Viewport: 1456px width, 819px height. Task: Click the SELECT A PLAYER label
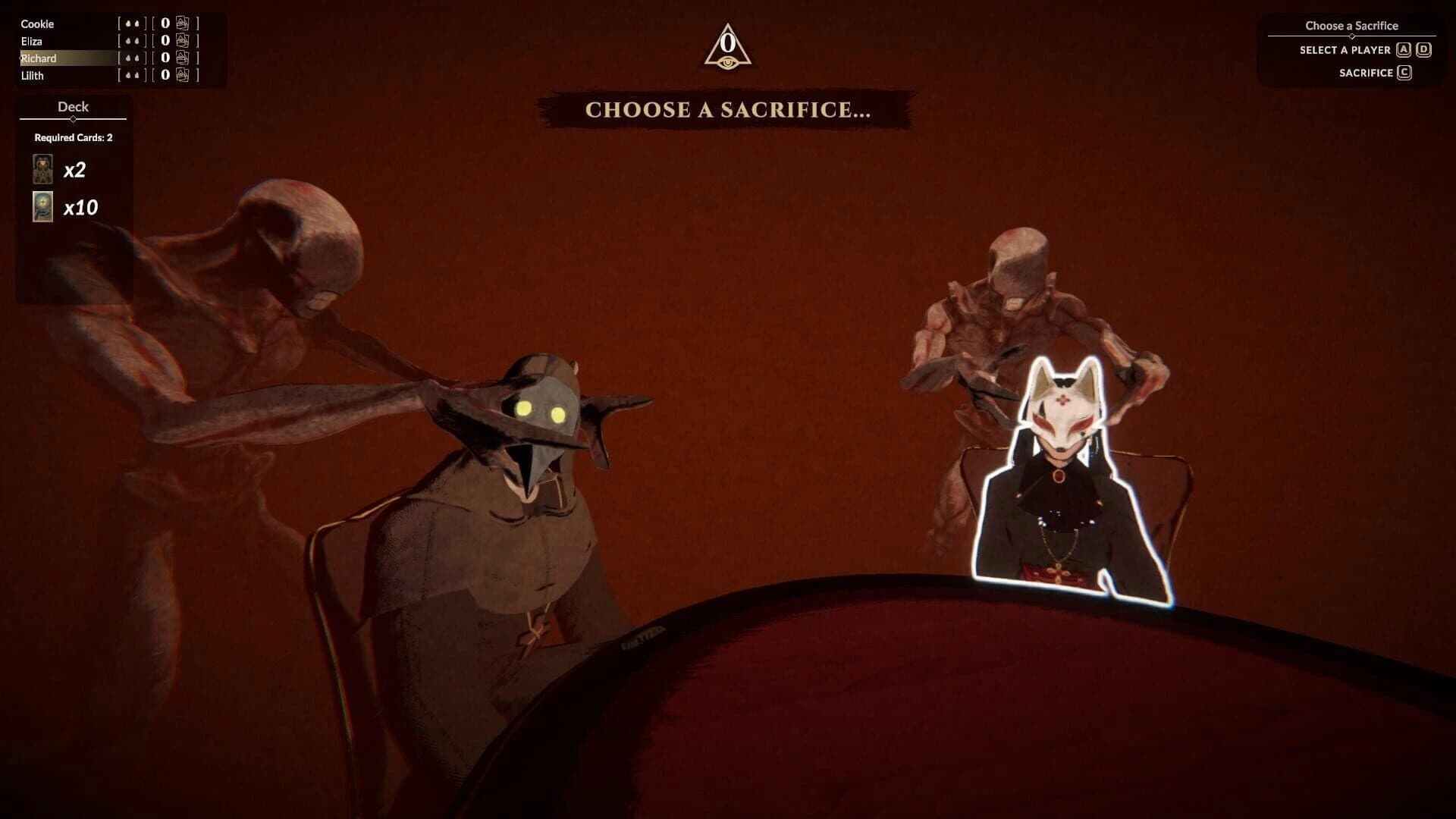coord(1346,49)
